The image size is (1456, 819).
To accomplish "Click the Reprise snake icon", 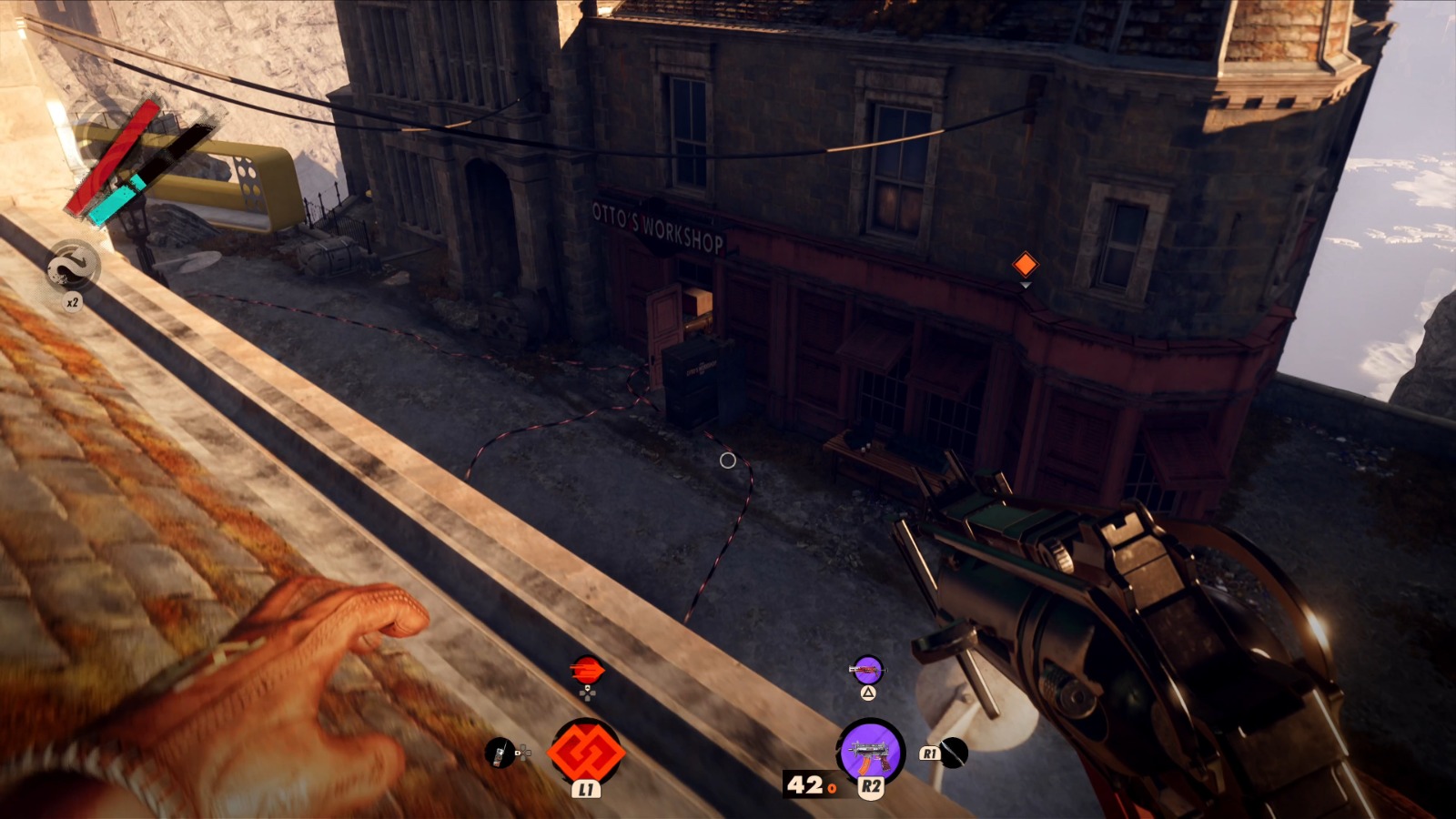I will pos(73,266).
